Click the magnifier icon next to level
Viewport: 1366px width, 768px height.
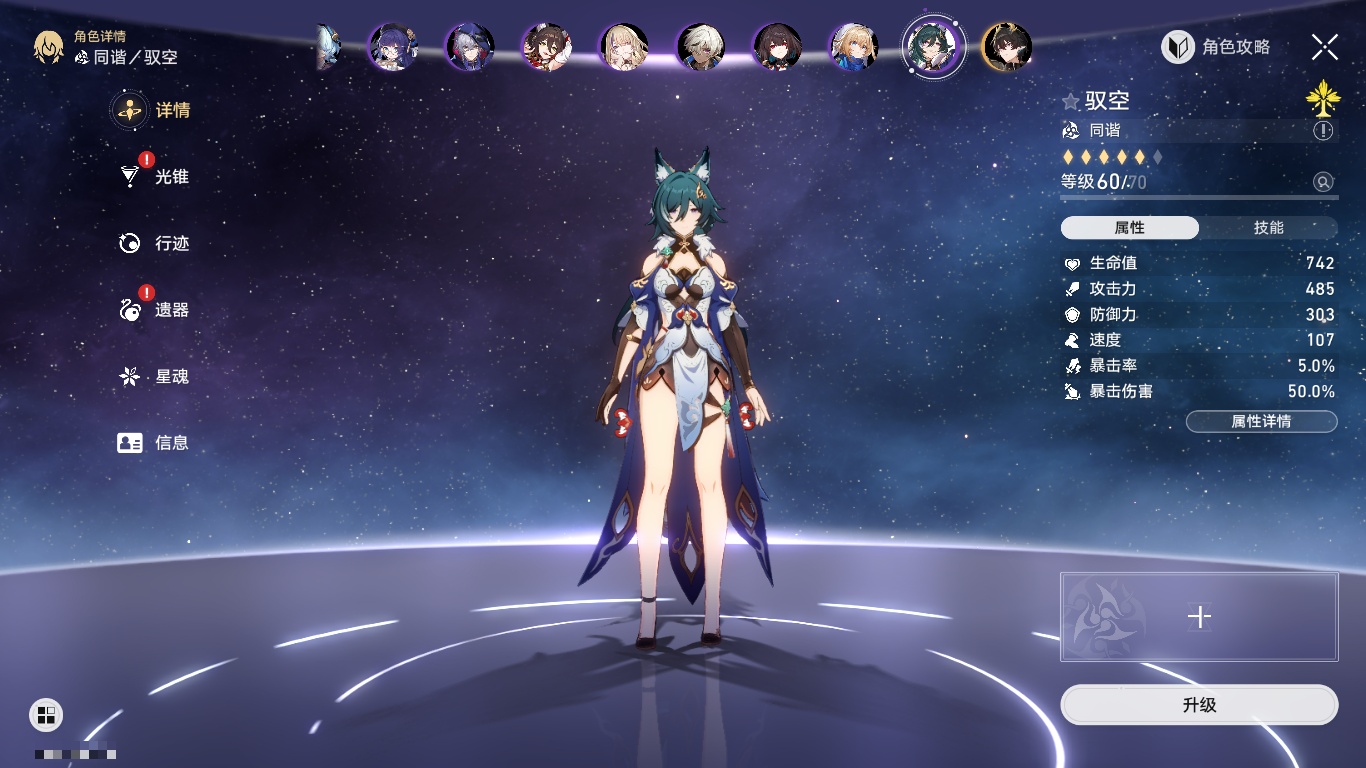(1323, 182)
